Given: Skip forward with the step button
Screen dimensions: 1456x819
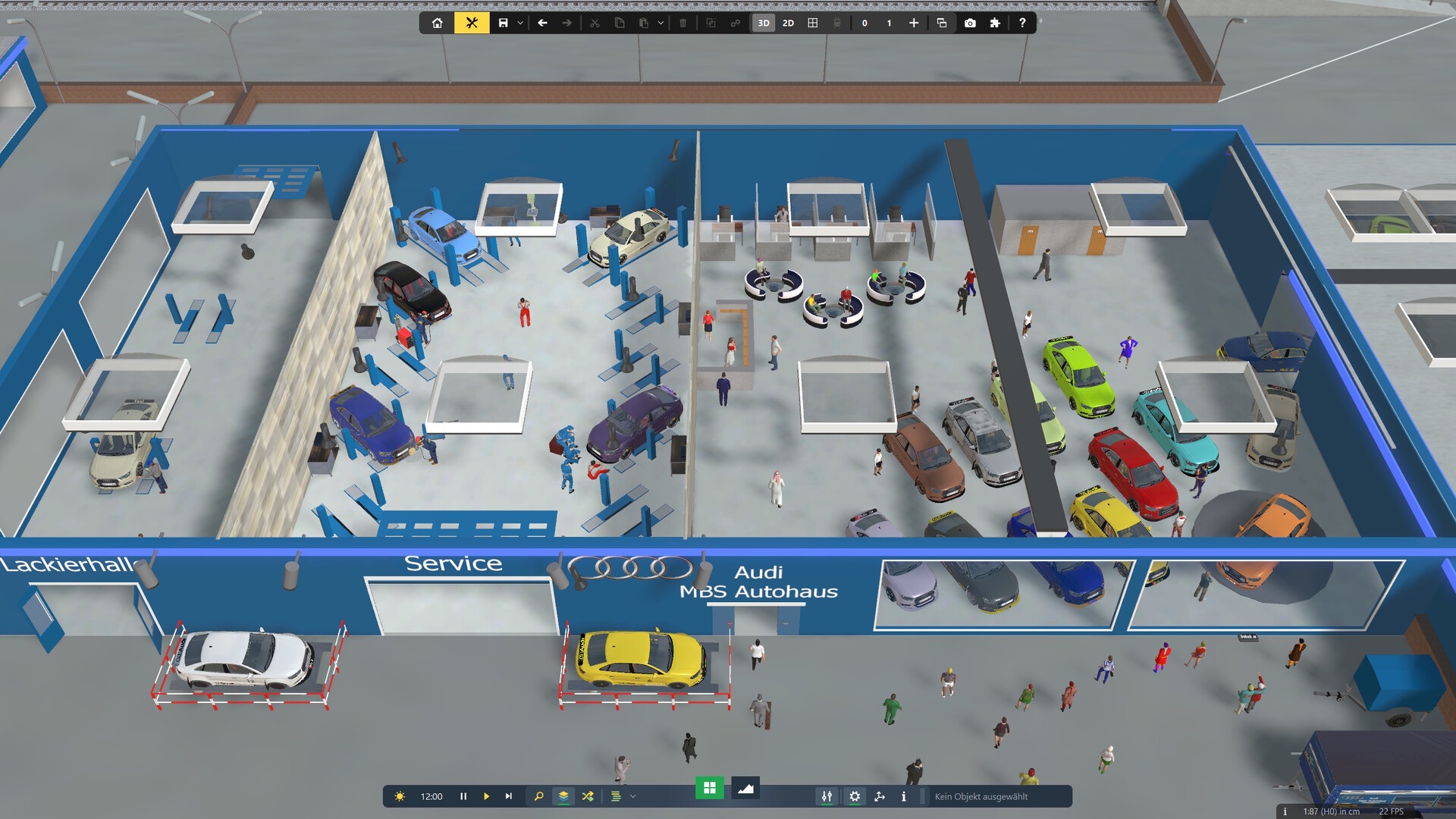Looking at the screenshot, I should [x=509, y=796].
